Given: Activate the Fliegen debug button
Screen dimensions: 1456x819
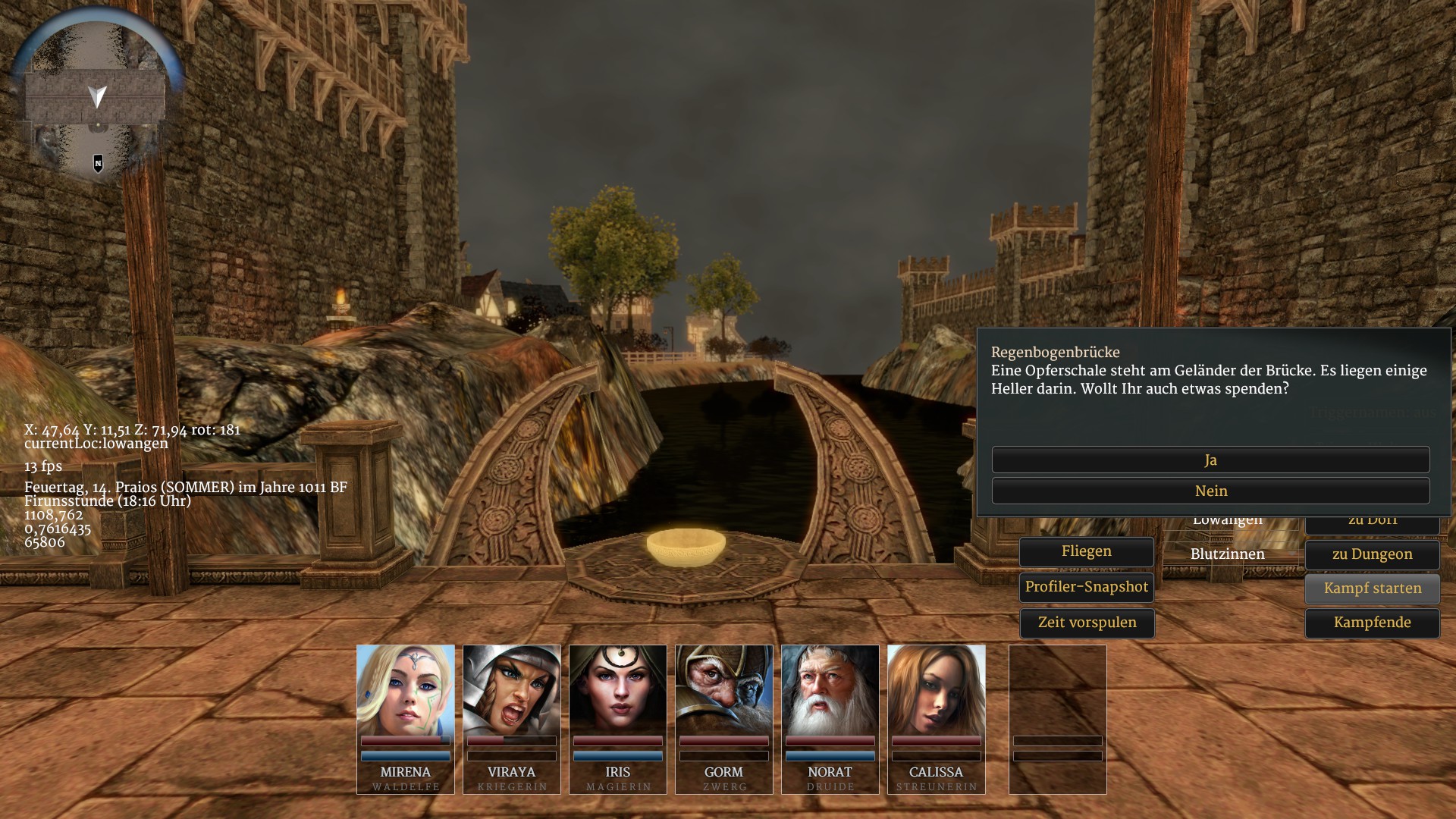Looking at the screenshot, I should tap(1086, 551).
